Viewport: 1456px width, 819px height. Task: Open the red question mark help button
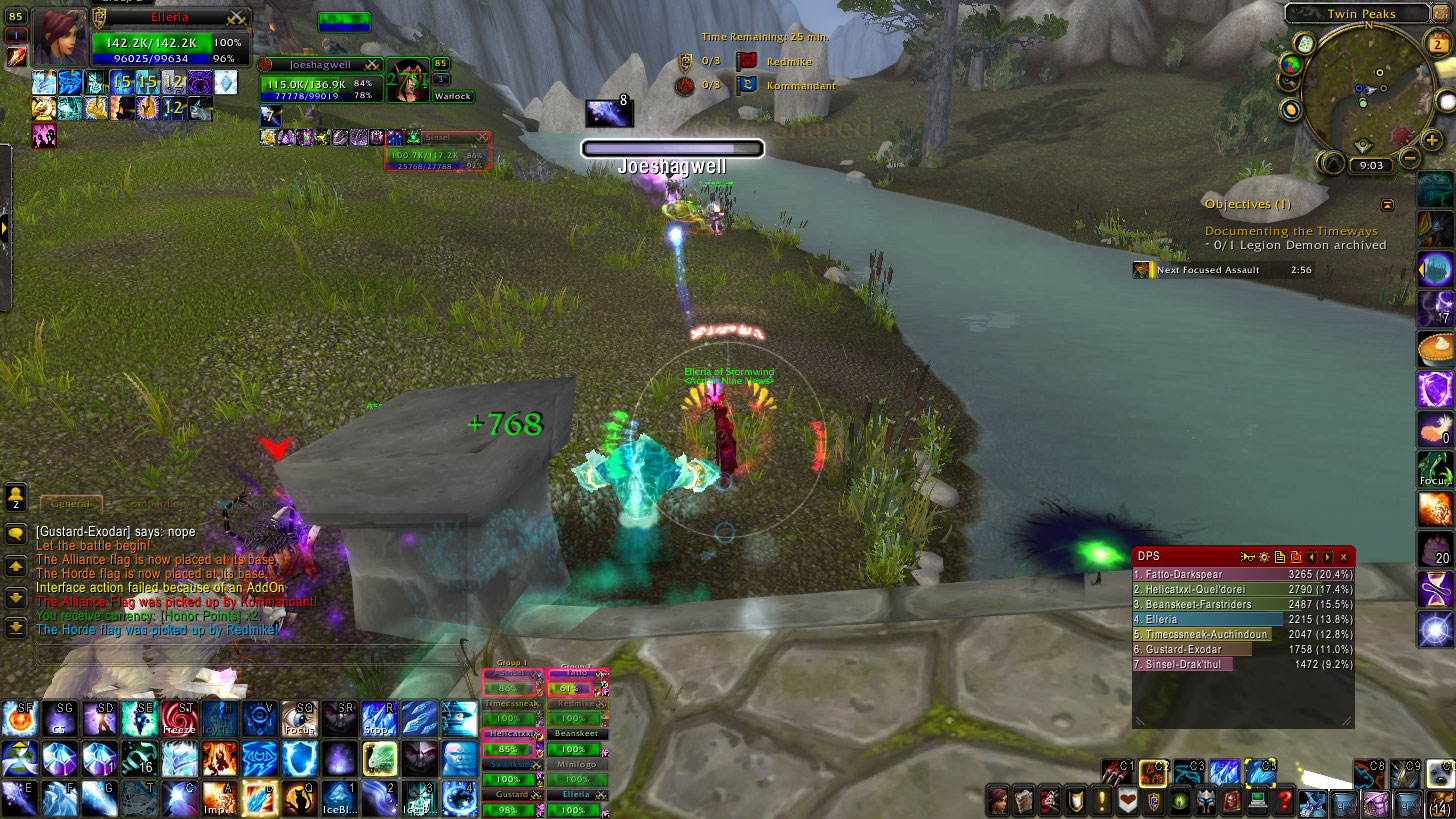(1285, 801)
